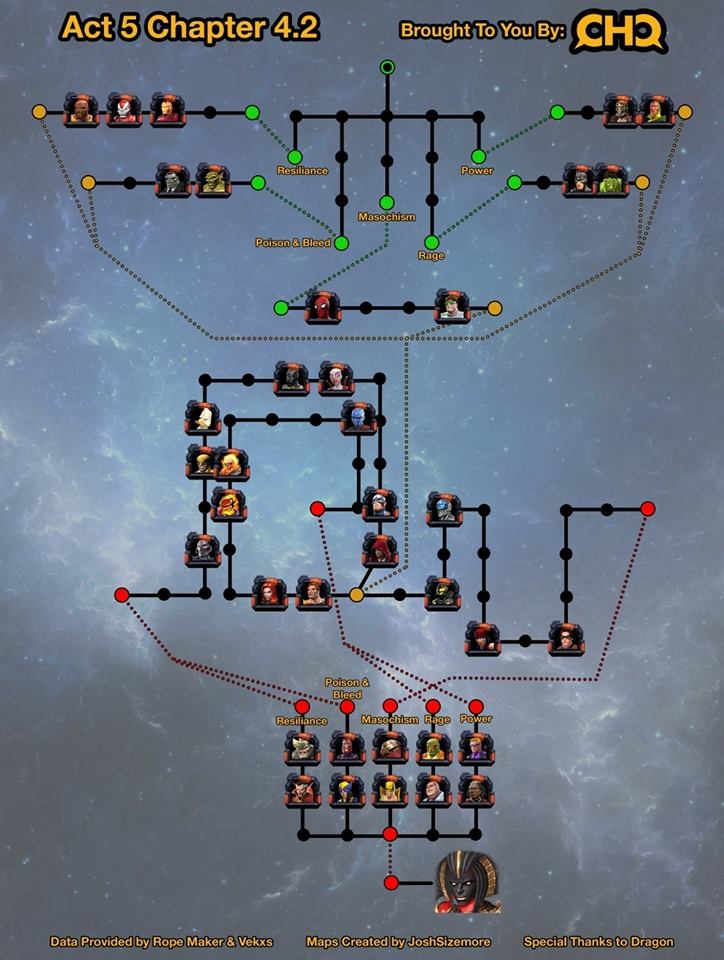
Task: Select the red Masochism path node
Action: tap(390, 707)
